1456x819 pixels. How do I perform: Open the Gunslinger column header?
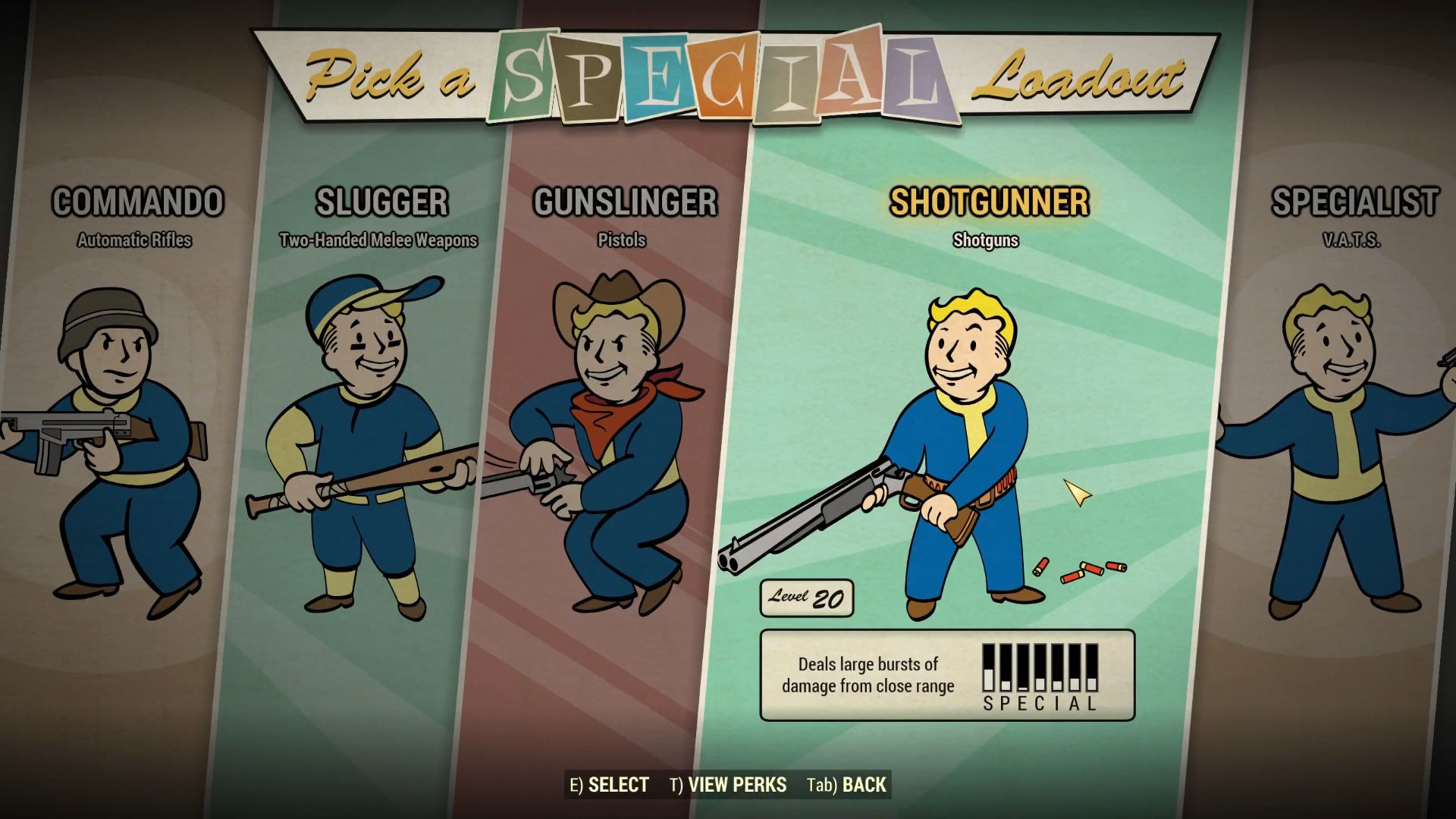(x=624, y=201)
